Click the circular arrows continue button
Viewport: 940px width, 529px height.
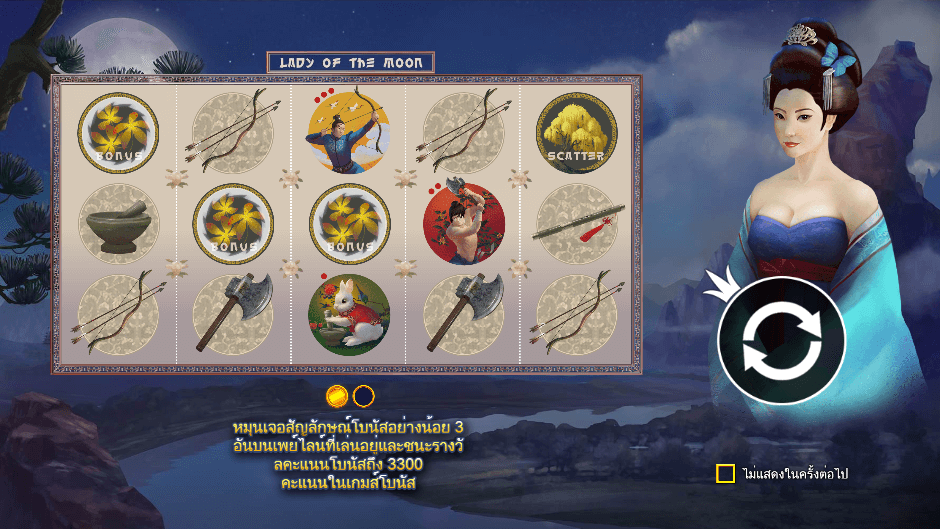click(781, 340)
